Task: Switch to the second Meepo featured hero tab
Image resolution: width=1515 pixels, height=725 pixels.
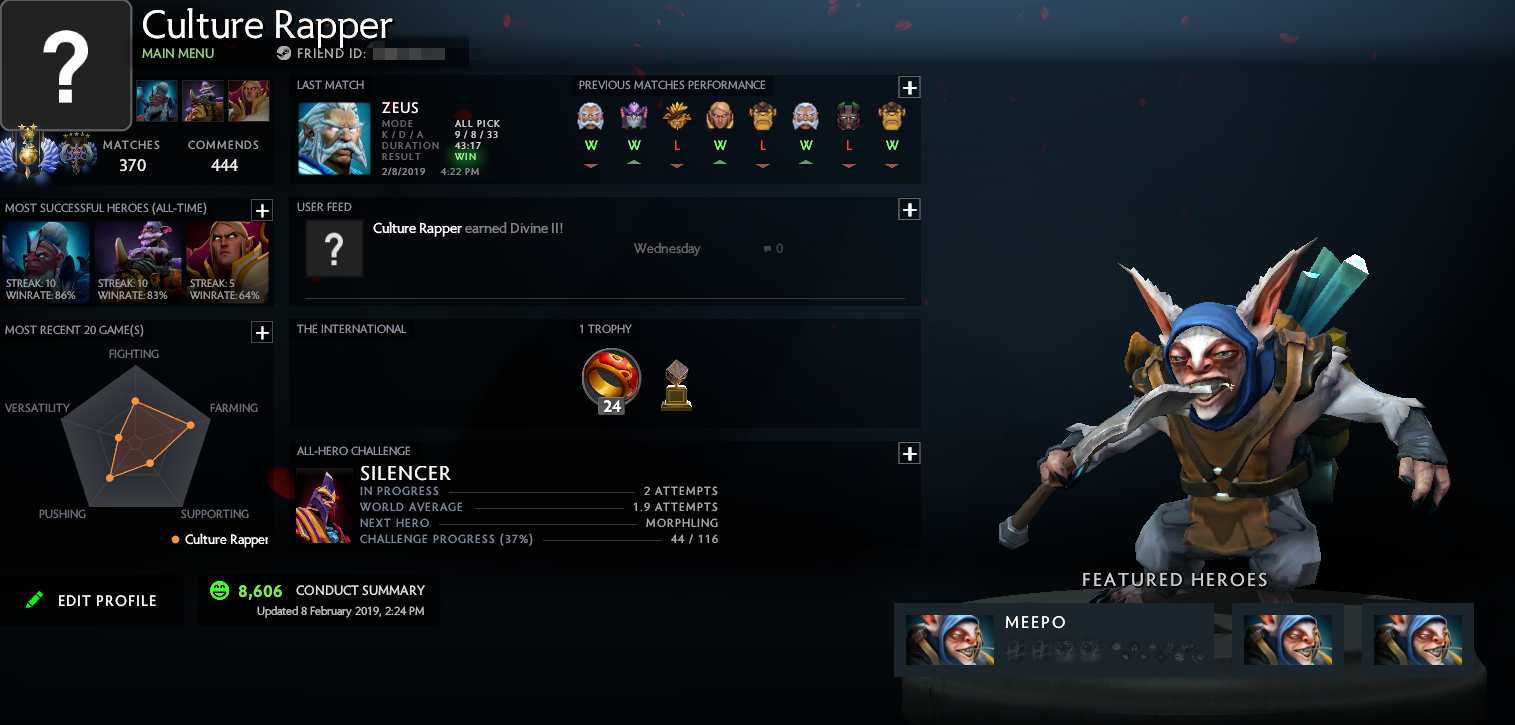Action: [1288, 640]
